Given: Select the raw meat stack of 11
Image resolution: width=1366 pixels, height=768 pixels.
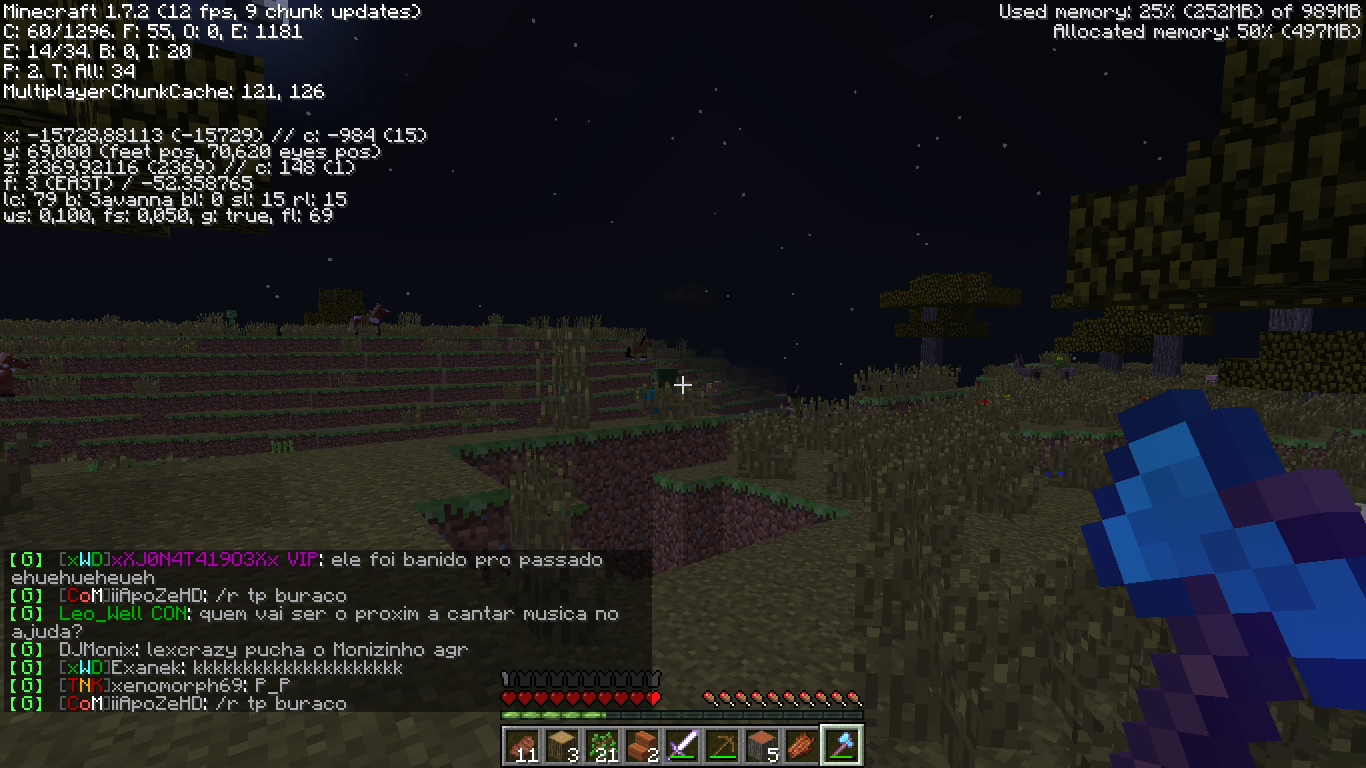Looking at the screenshot, I should coord(521,745).
